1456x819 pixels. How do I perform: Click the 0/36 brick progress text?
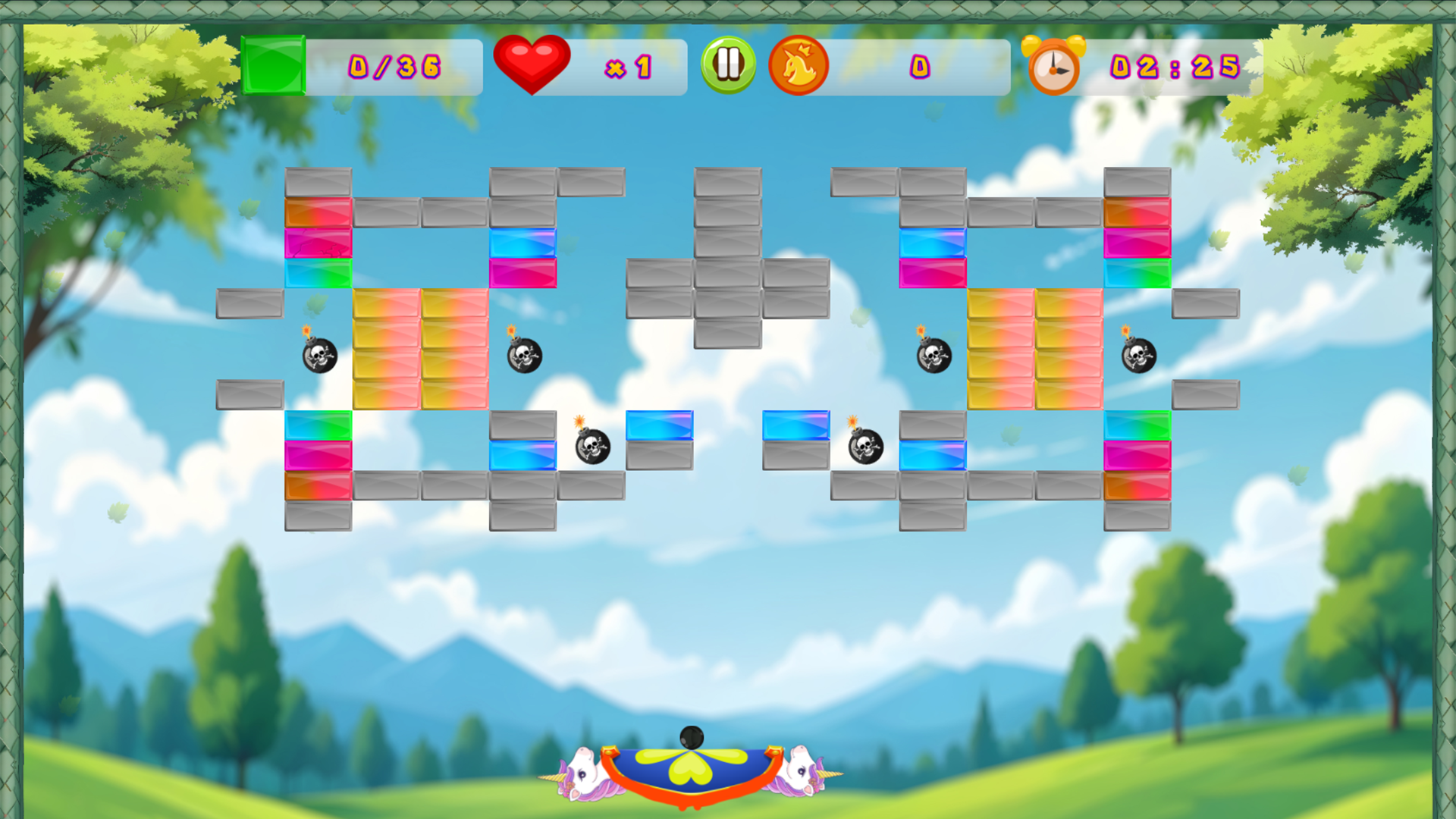pos(393,68)
